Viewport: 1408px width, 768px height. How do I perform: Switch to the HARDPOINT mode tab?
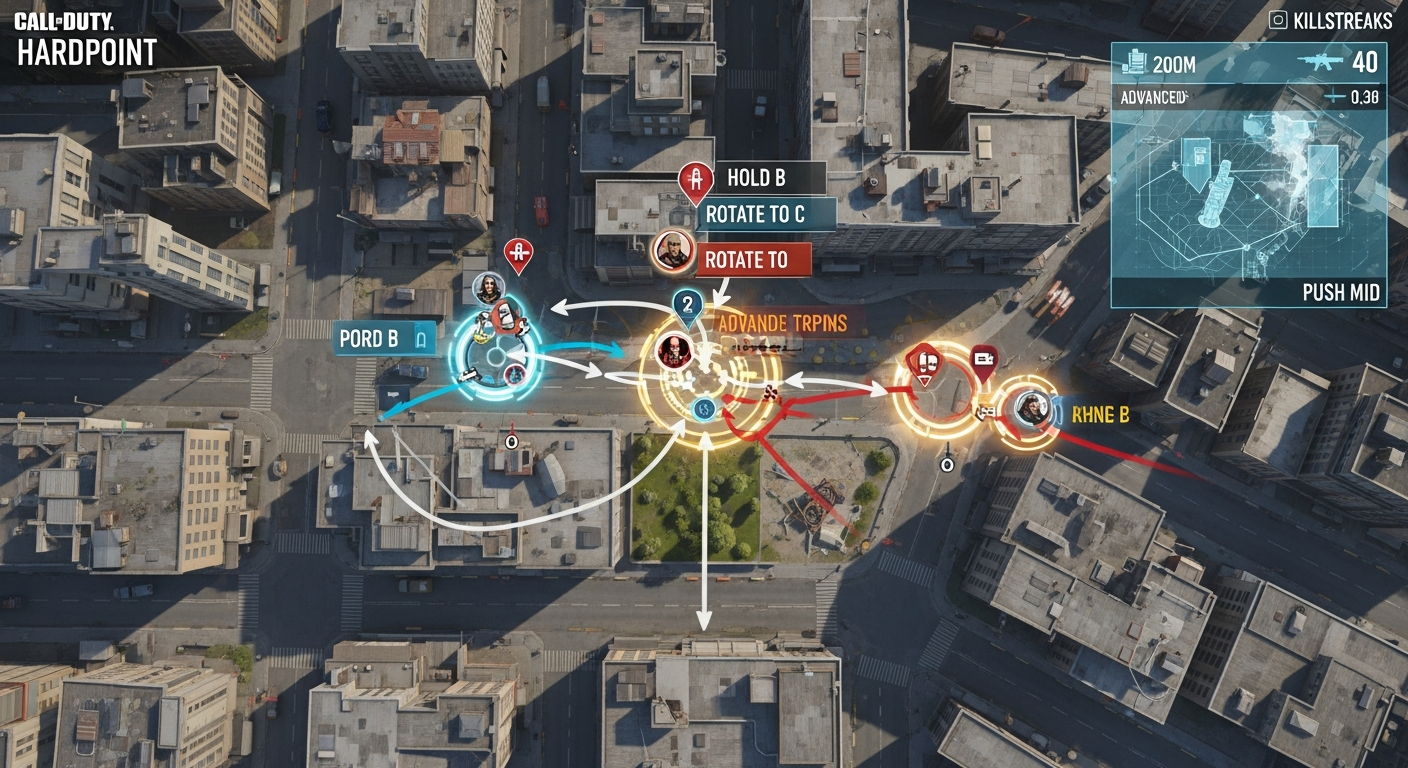pyautogui.click(x=85, y=50)
